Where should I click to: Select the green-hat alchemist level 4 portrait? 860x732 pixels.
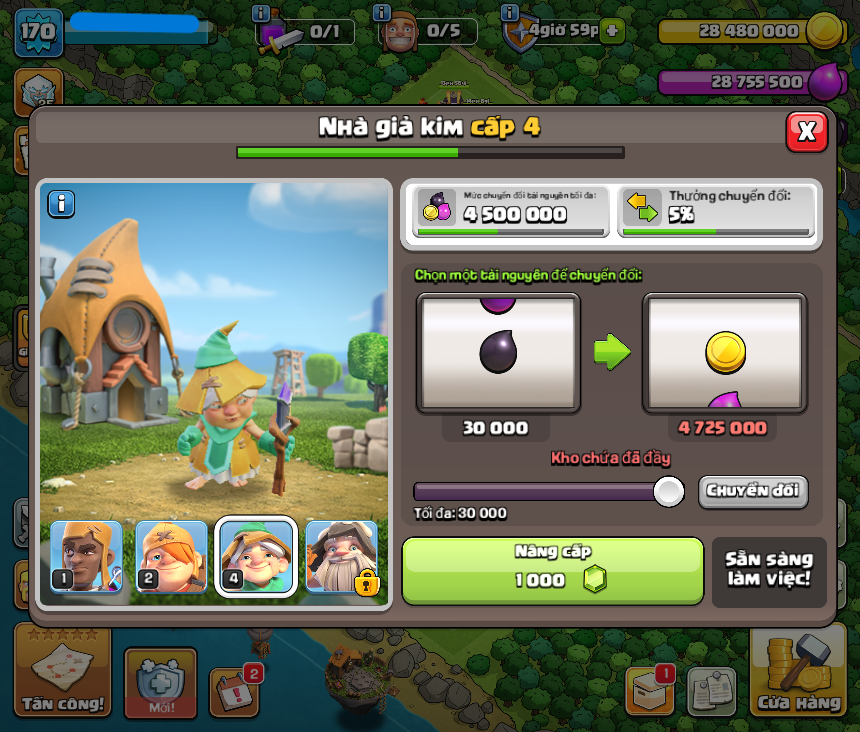tap(257, 557)
